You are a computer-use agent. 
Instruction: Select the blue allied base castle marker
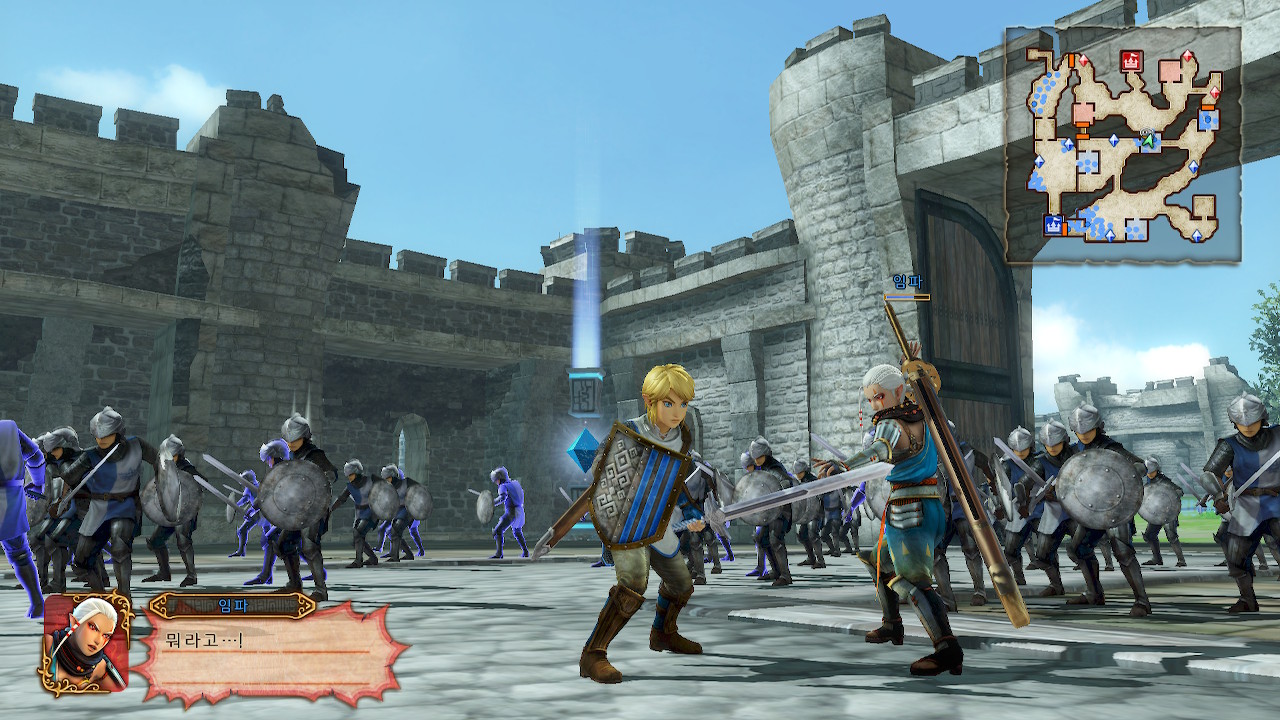pyautogui.click(x=1053, y=225)
